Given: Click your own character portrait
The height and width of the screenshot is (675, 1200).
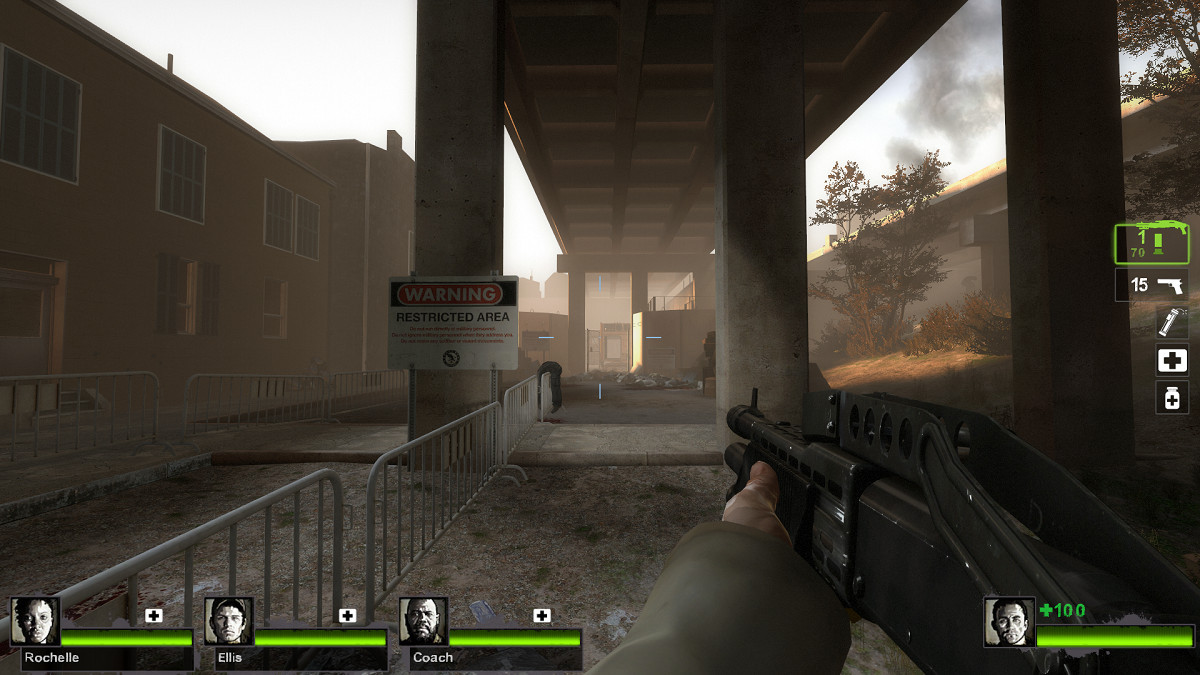Looking at the screenshot, I should (1008, 621).
